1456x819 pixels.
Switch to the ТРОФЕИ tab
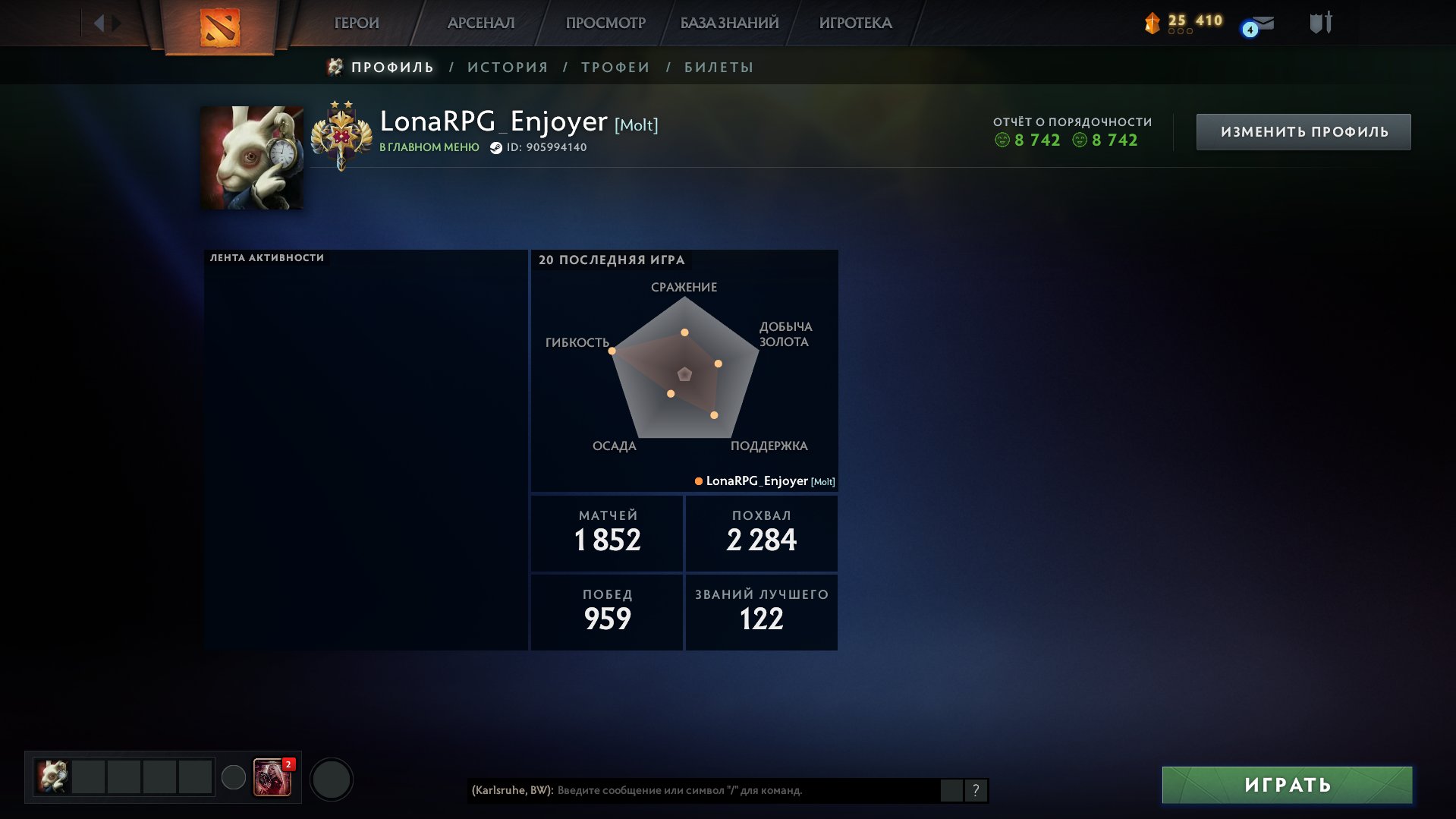pyautogui.click(x=614, y=68)
